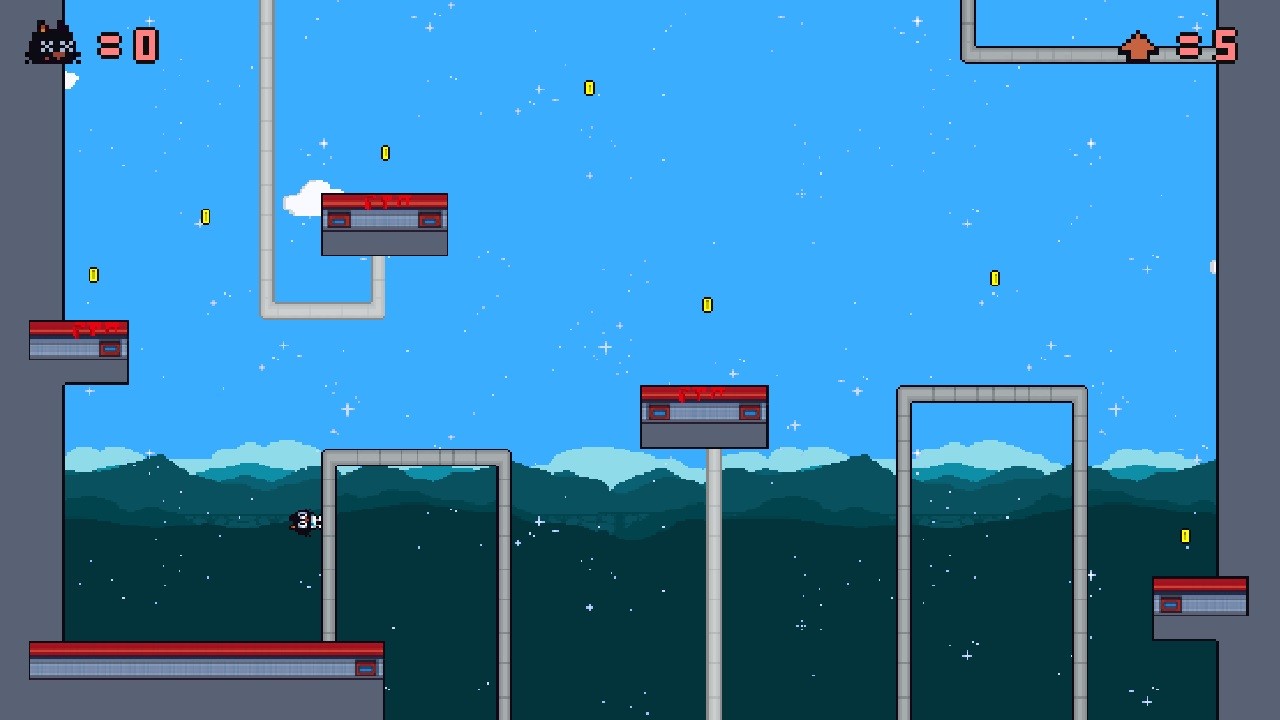Viewport: 1280px width, 720px height.
Task: Click the coin left of the upper platform
Action: pyautogui.click(x=205, y=217)
